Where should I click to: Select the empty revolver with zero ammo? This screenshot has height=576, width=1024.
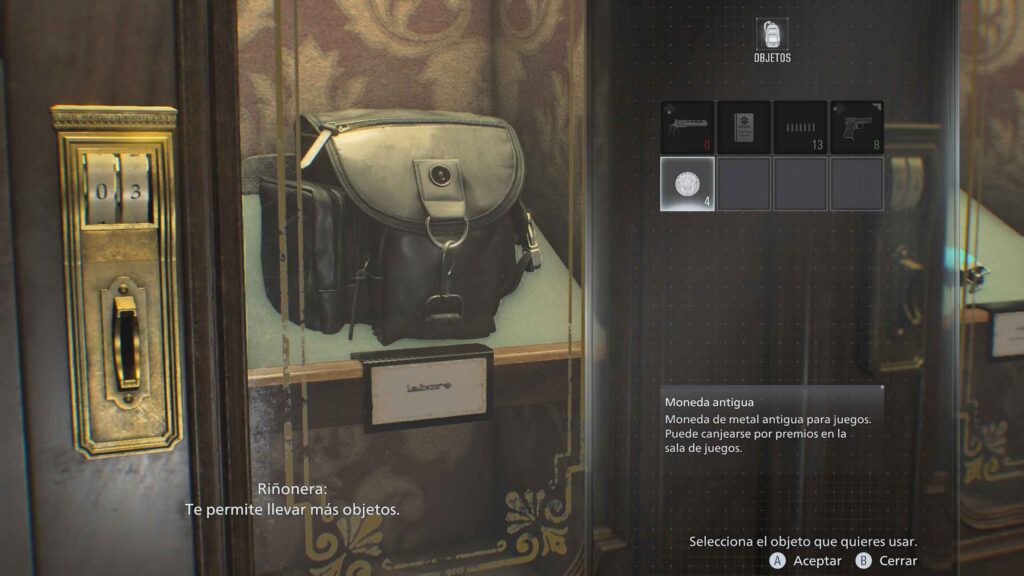(x=687, y=127)
